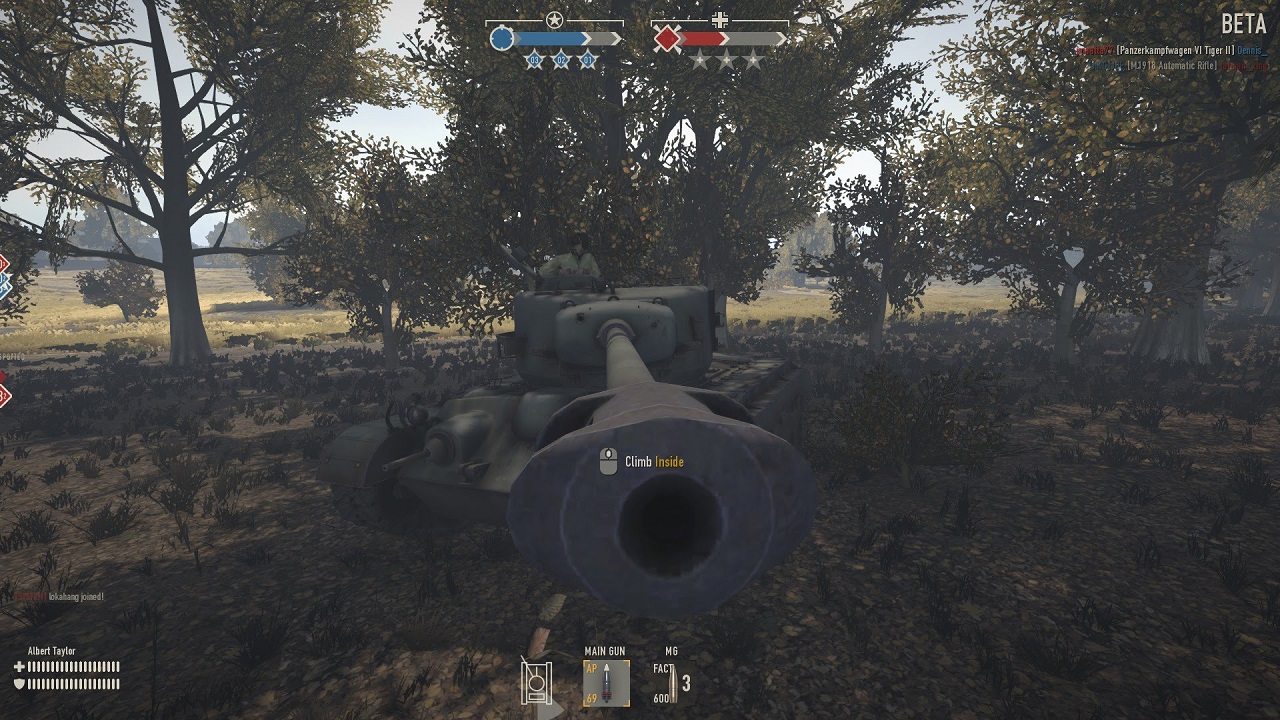Click the German cross faction emblem
Screen dimensions: 1280x720
tap(719, 19)
